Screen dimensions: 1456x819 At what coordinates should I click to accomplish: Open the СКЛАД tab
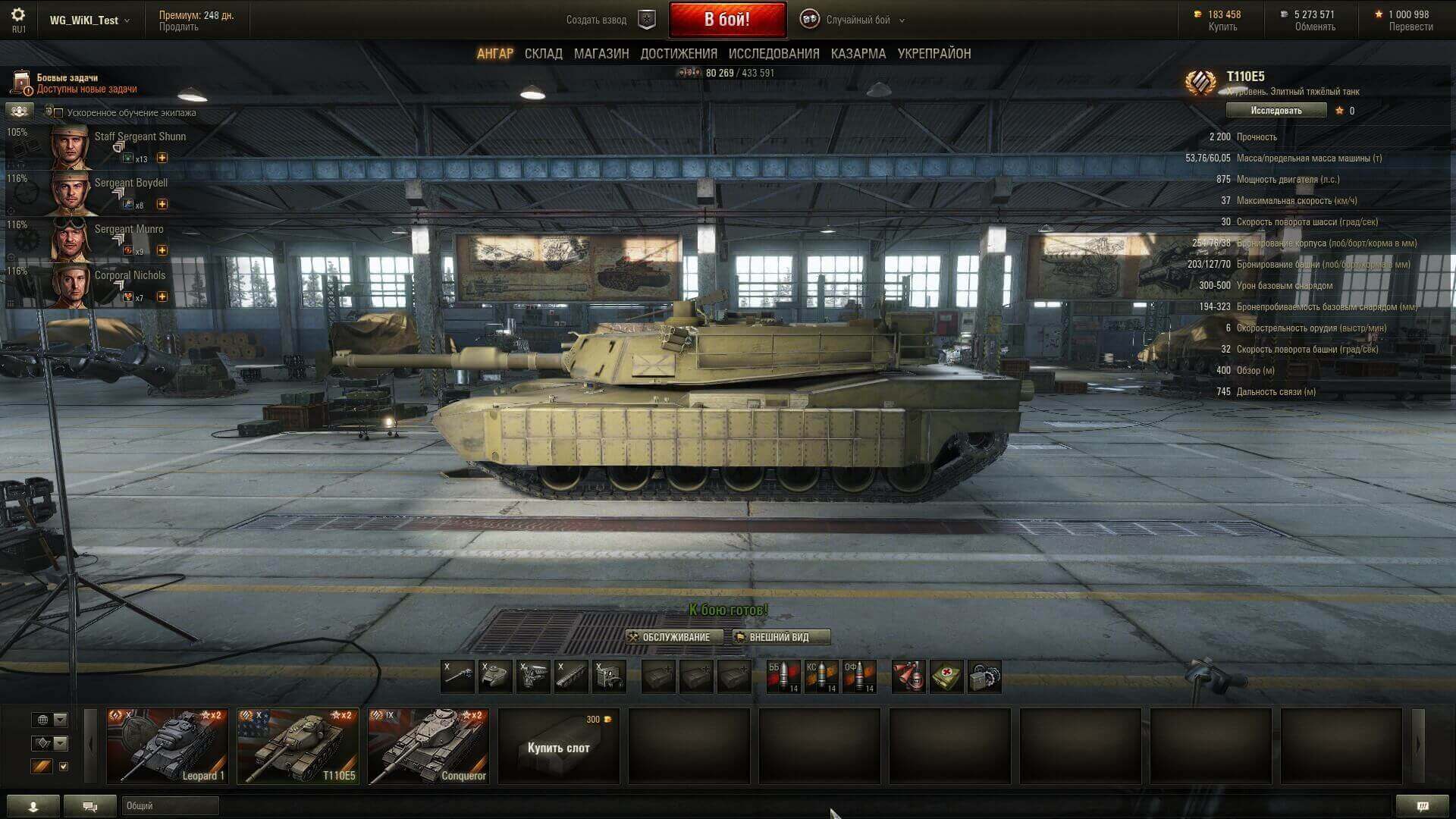(x=543, y=54)
